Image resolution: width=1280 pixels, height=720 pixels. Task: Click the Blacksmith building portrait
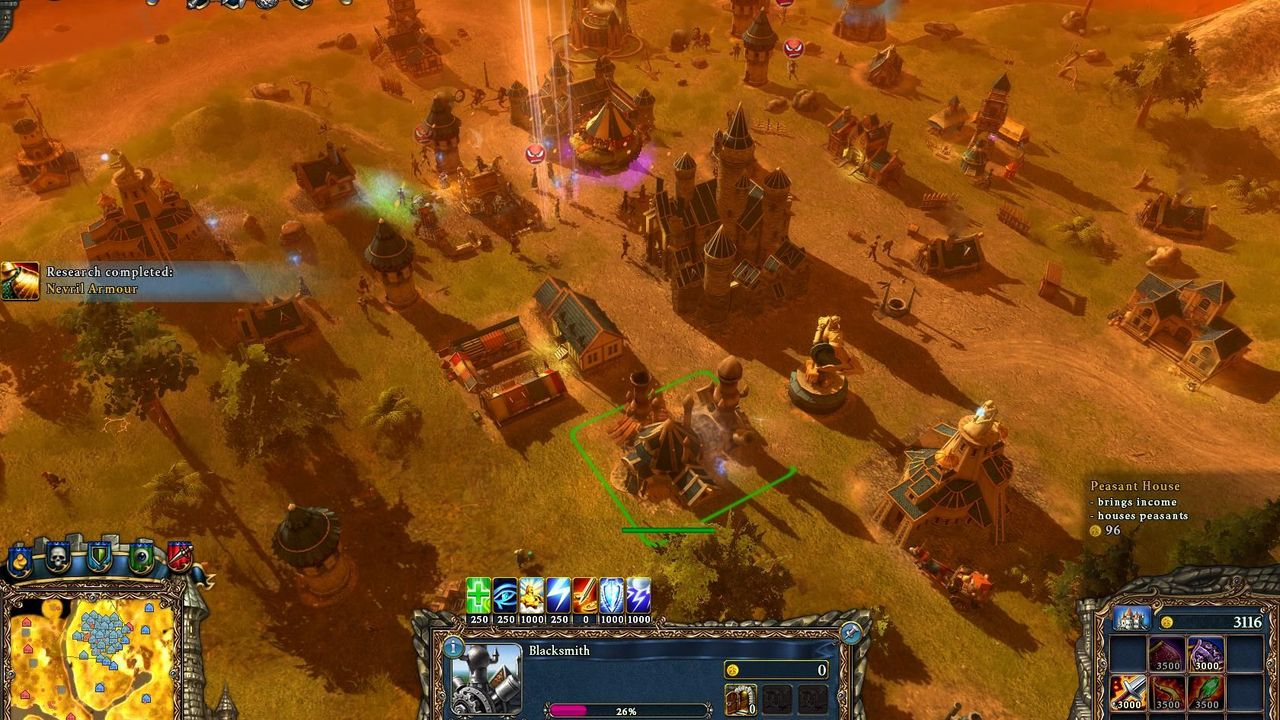pos(487,680)
